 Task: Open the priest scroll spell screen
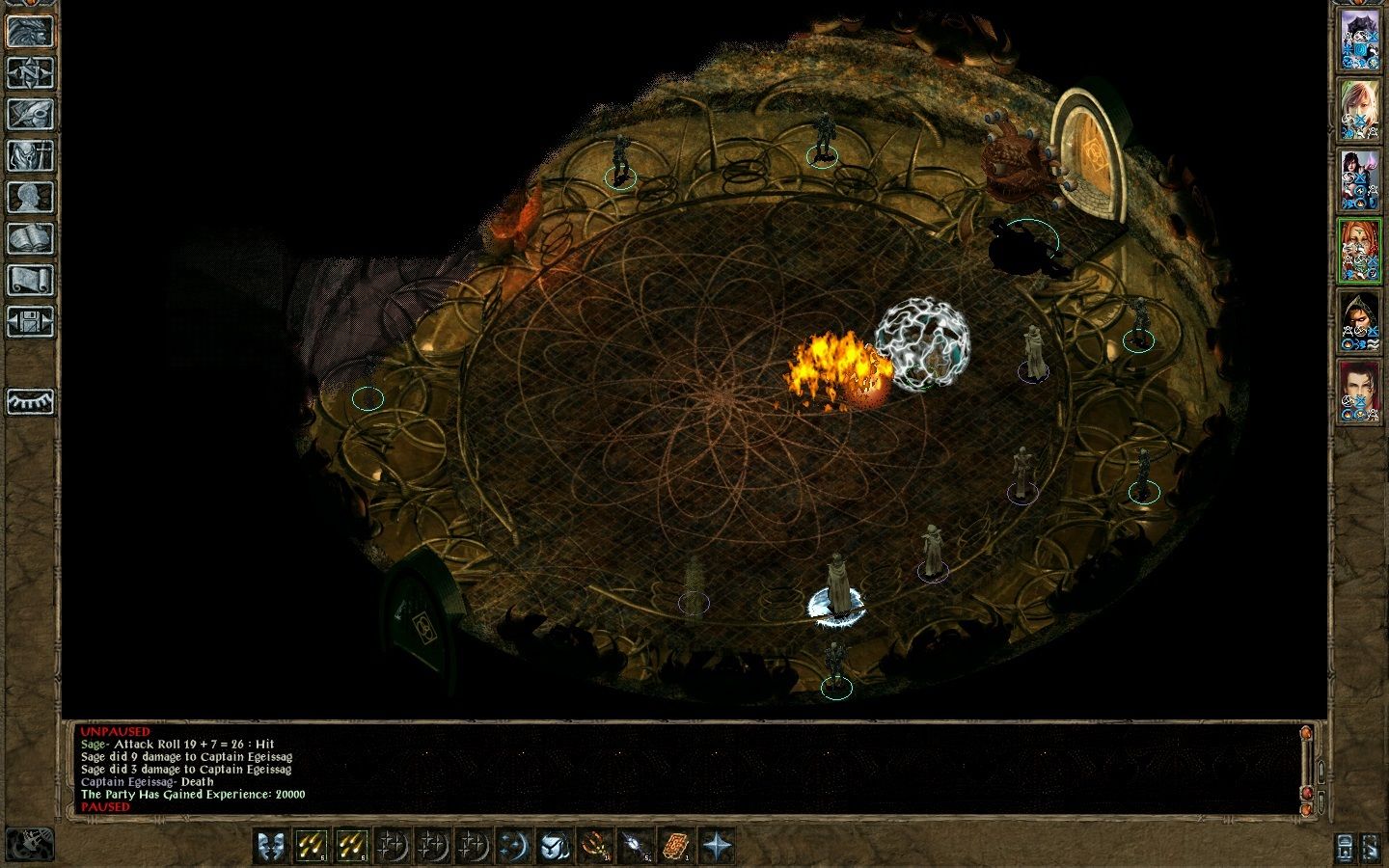click(x=31, y=280)
